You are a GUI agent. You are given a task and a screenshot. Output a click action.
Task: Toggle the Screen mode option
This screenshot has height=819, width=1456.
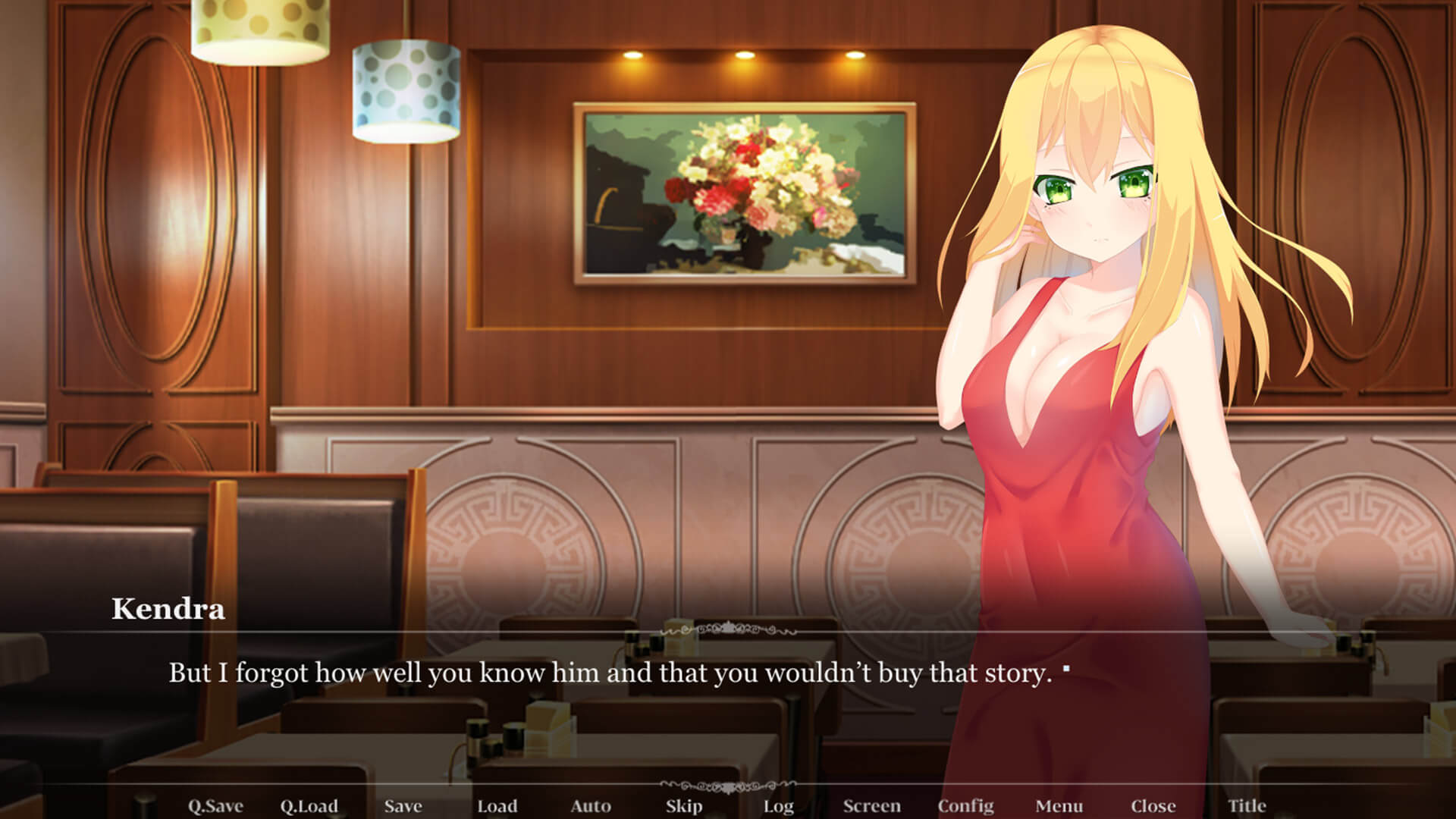pyautogui.click(x=872, y=806)
